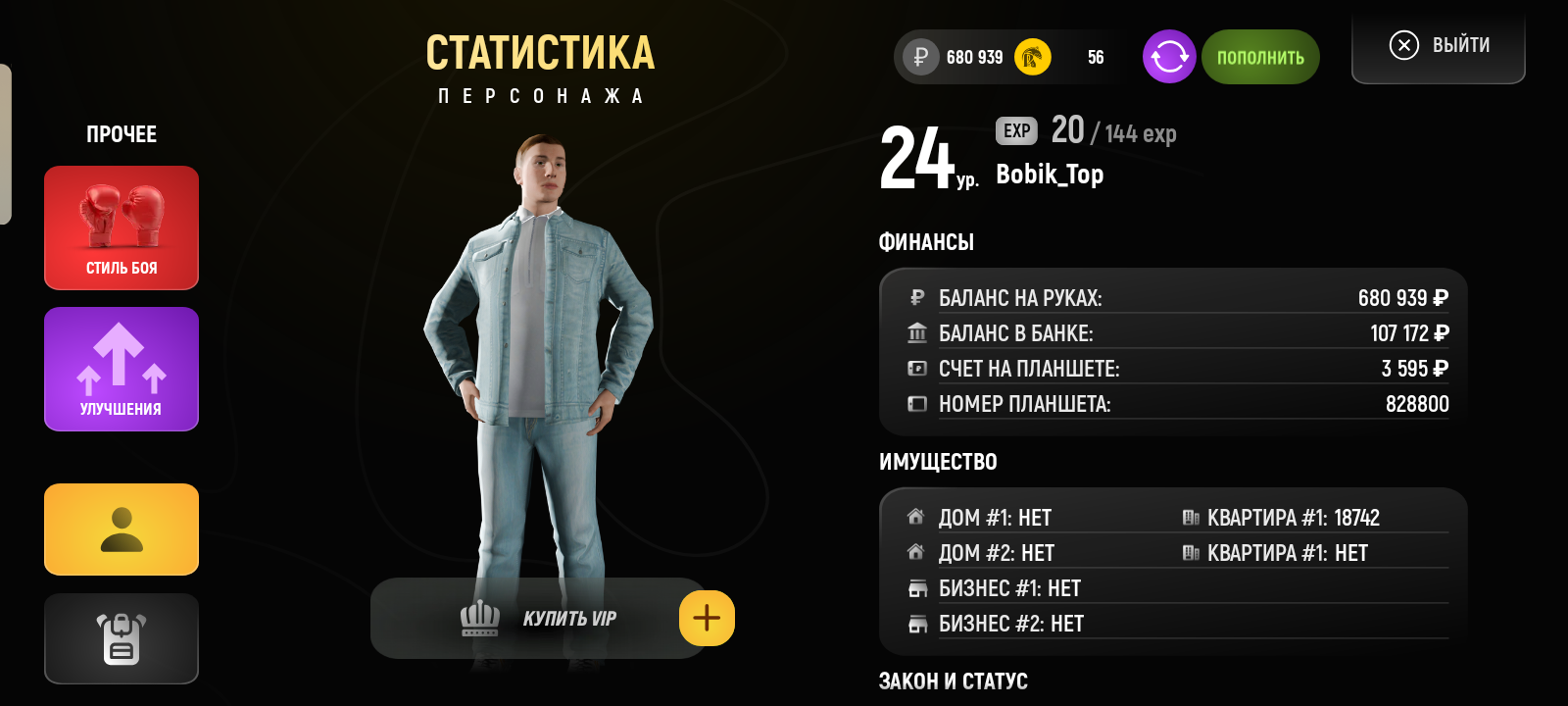Click the Купить VIP button
This screenshot has width=1568, height=706.
click(x=539, y=619)
